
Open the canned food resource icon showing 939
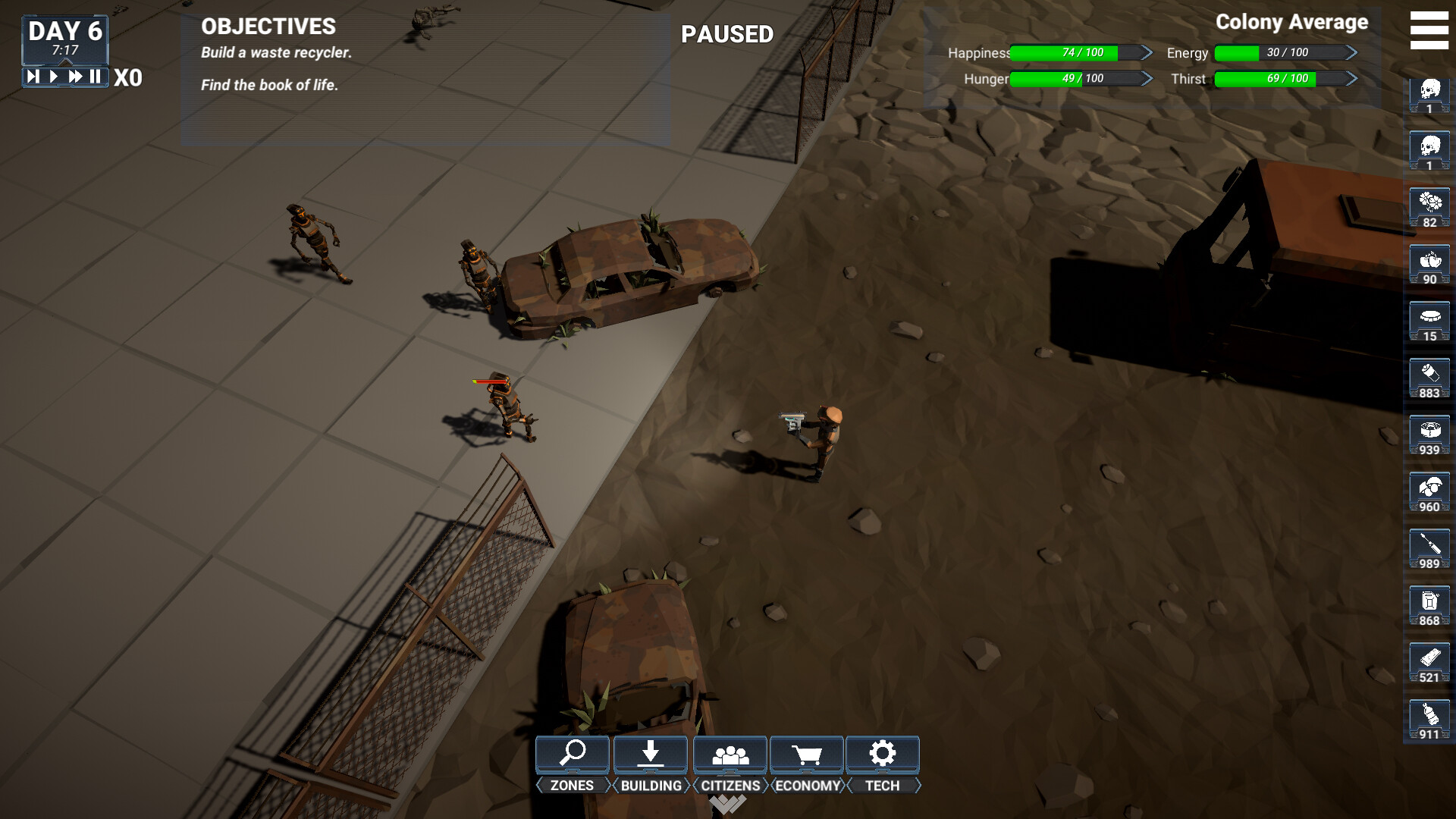(x=1429, y=434)
